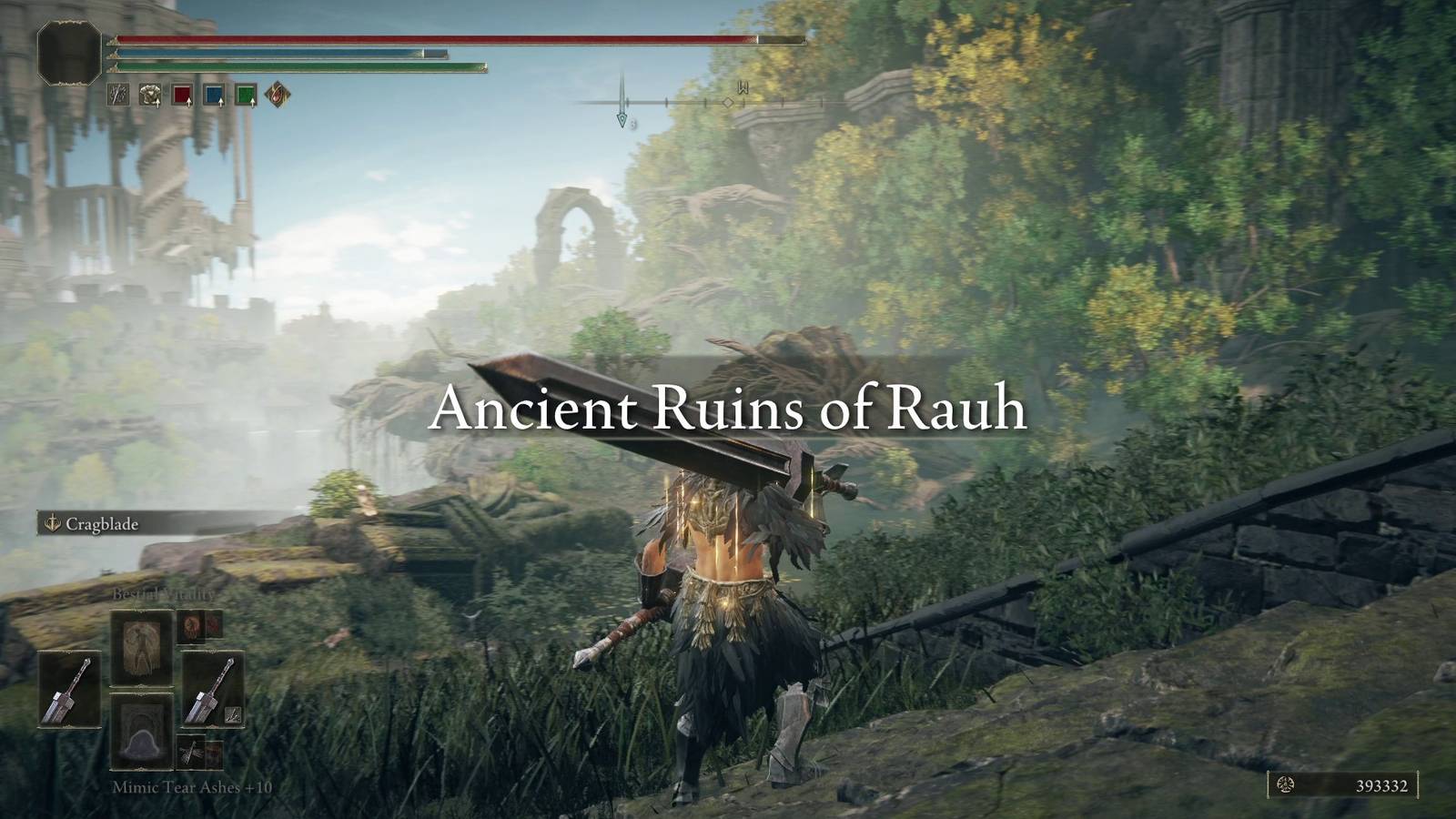
Task: Select the flame talisman effect icon
Action: point(277,94)
